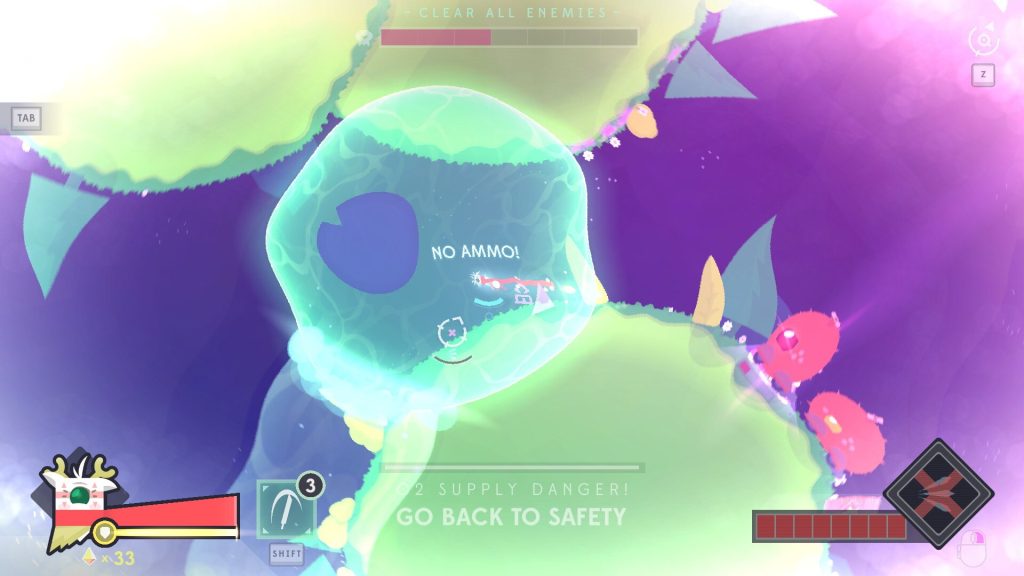Activate the teal blade ability with 3 charges
Viewport: 1024px width, 576px height.
[x=286, y=509]
